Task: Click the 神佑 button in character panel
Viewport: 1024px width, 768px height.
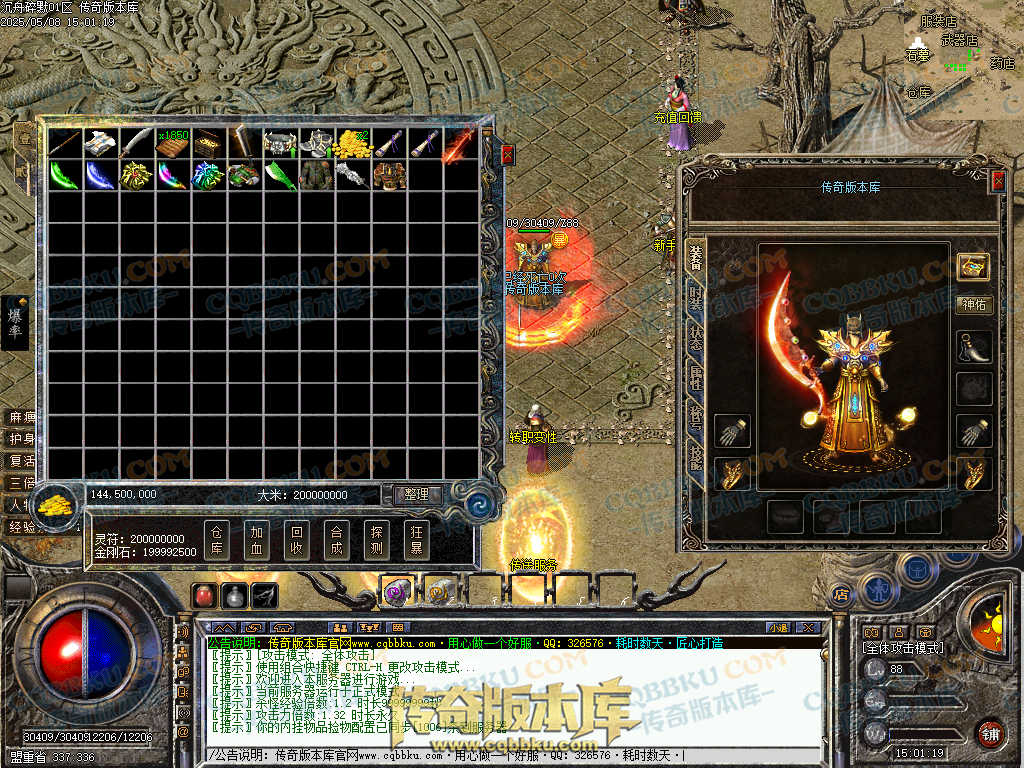Action: [x=973, y=305]
